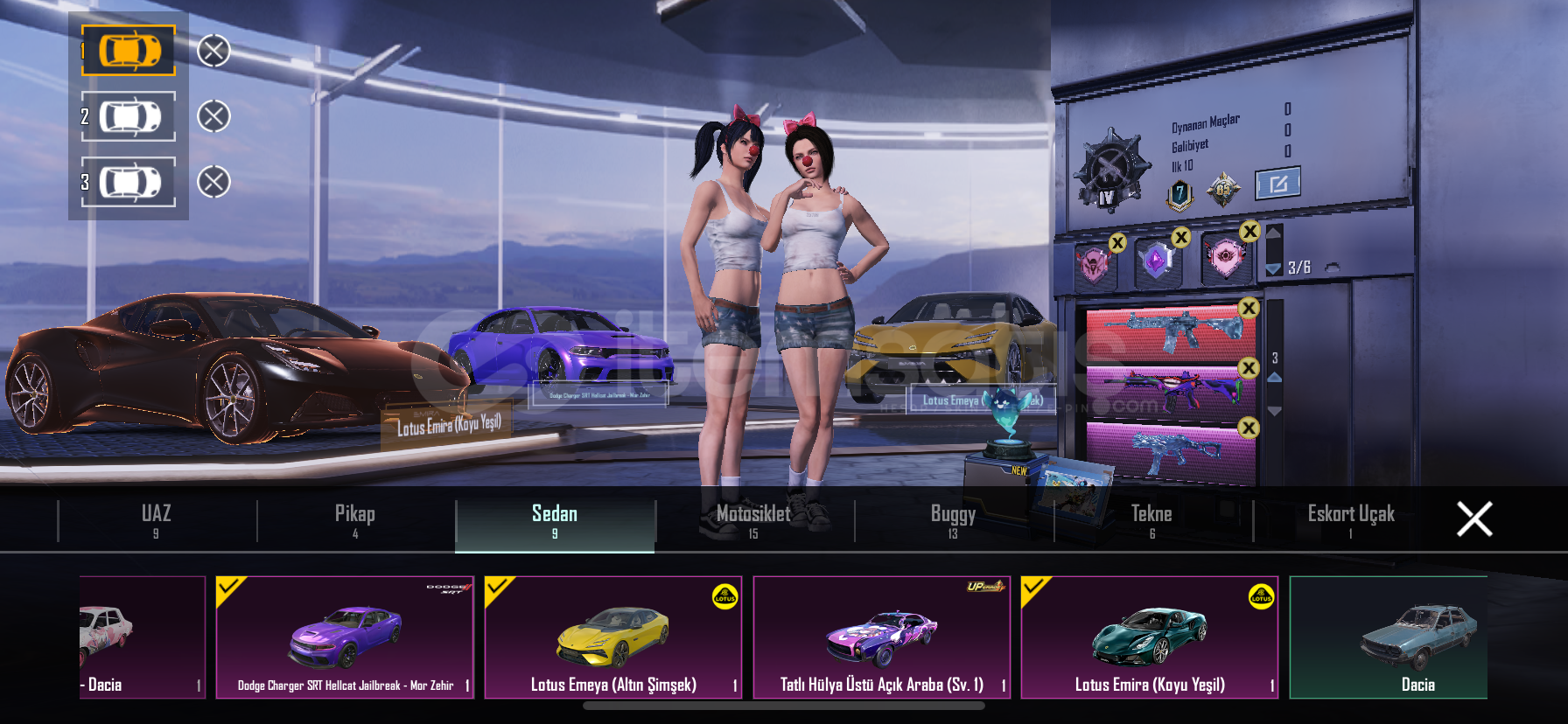Viewport: 1568px width, 724px height.
Task: Open the Pikap category tab
Action: point(355,520)
